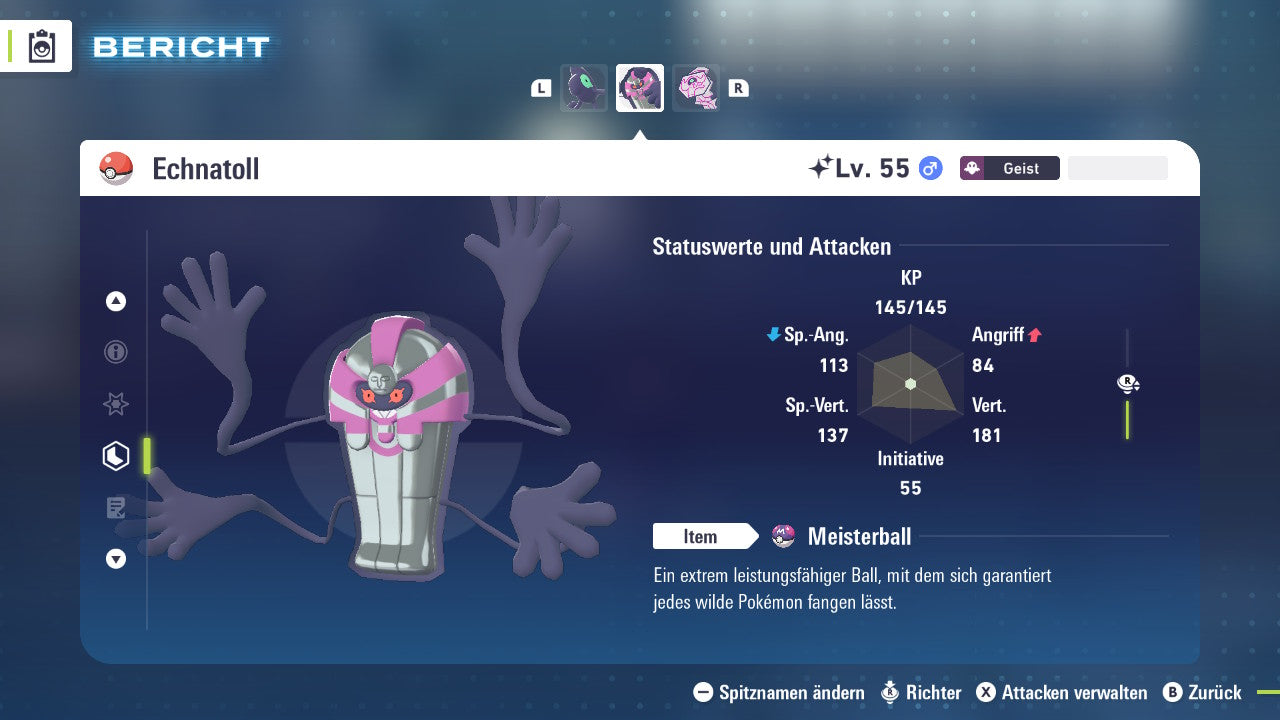The width and height of the screenshot is (1280, 720).
Task: Select the stats and moves page tab
Action: 116,456
